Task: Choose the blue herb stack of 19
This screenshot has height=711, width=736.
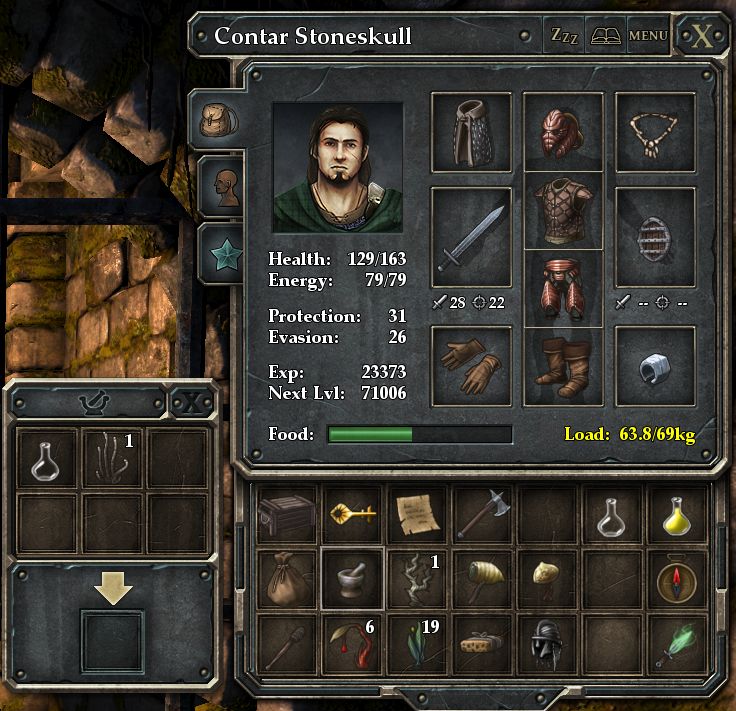Action: click(x=417, y=642)
